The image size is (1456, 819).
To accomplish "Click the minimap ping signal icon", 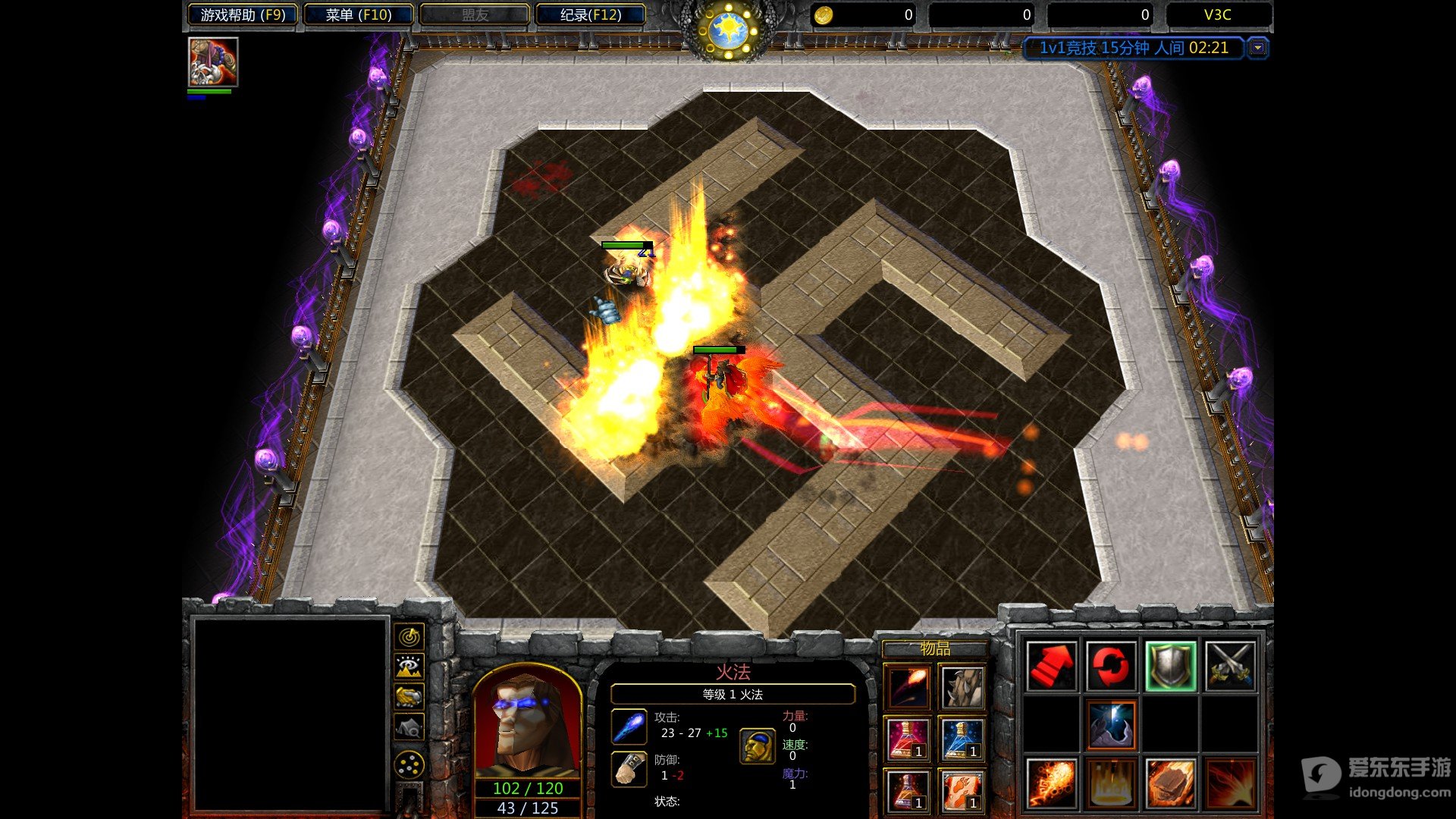I will pos(408,637).
